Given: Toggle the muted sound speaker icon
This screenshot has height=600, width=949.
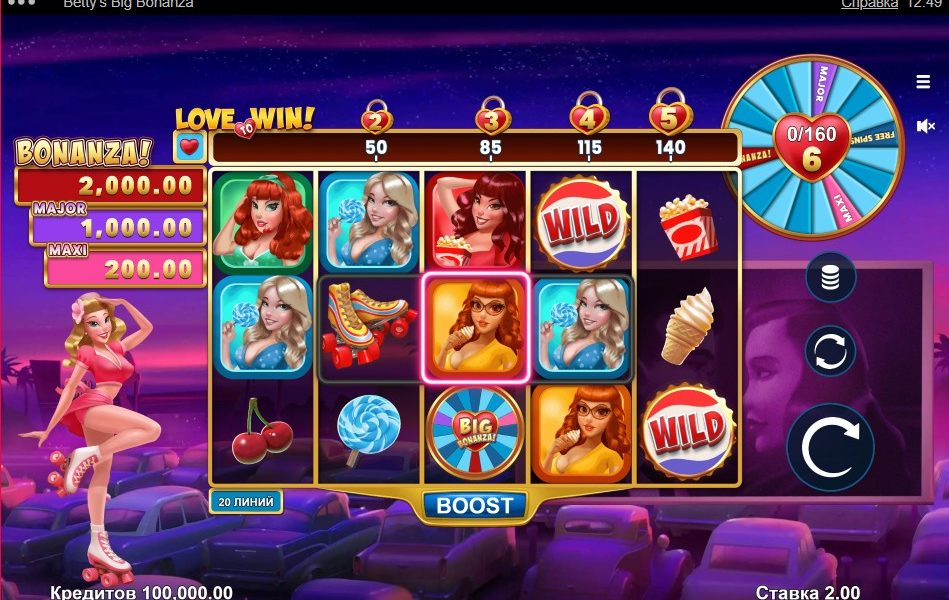Looking at the screenshot, I should pyautogui.click(x=925, y=126).
